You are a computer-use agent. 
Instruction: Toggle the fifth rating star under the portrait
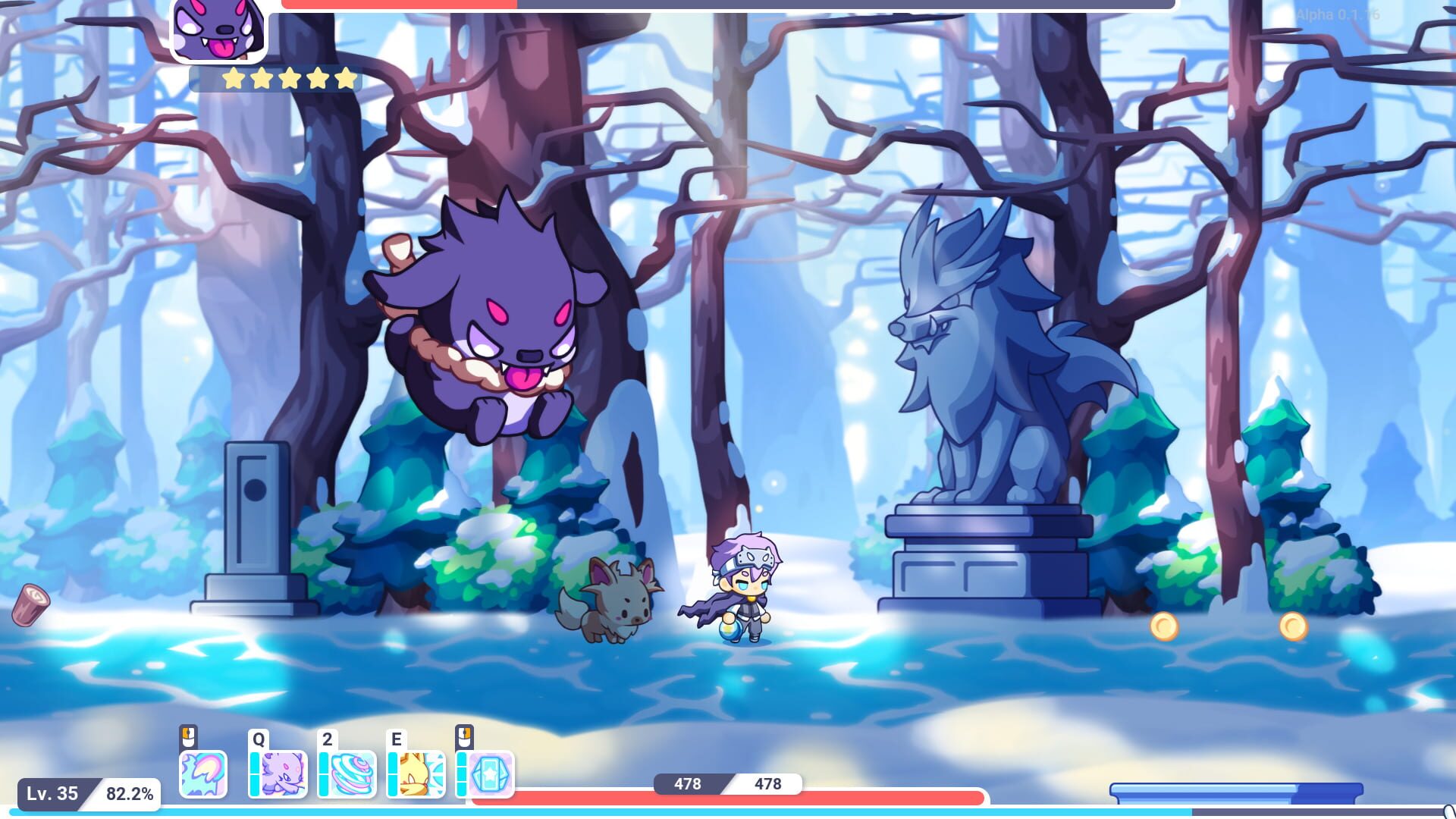(345, 77)
